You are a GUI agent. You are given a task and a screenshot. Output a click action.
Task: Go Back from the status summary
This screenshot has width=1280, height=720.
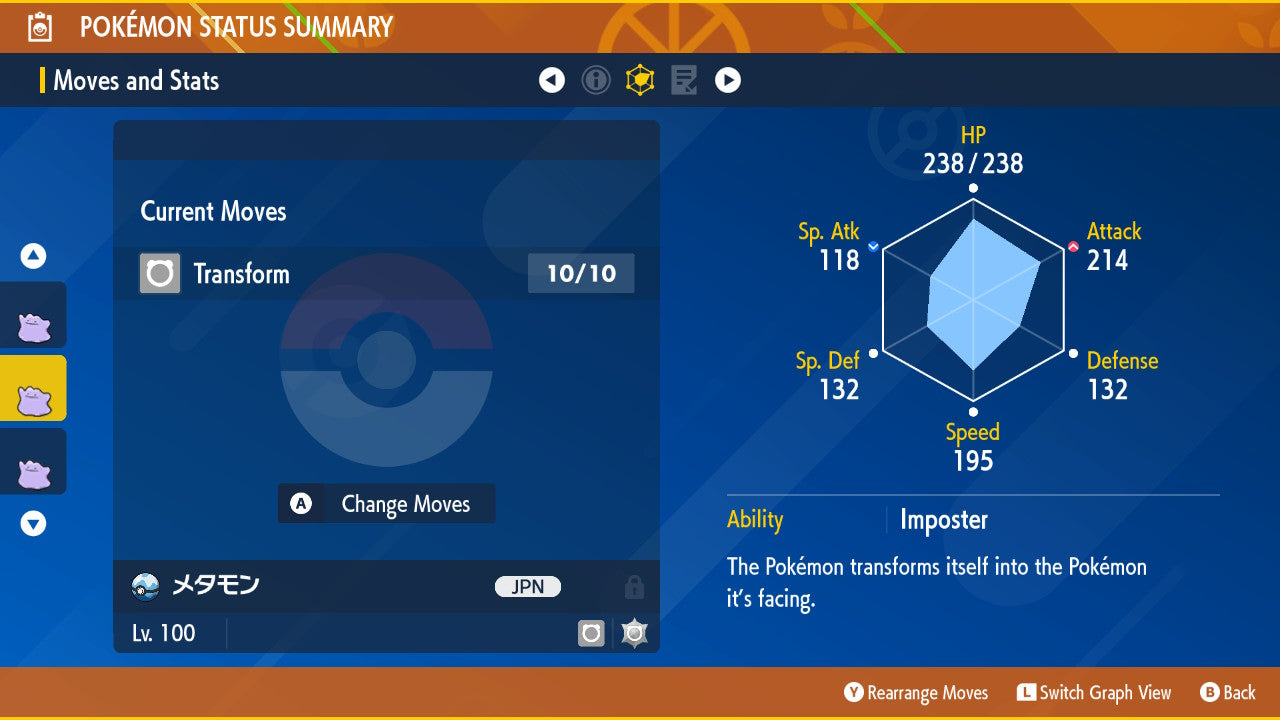(1228, 693)
